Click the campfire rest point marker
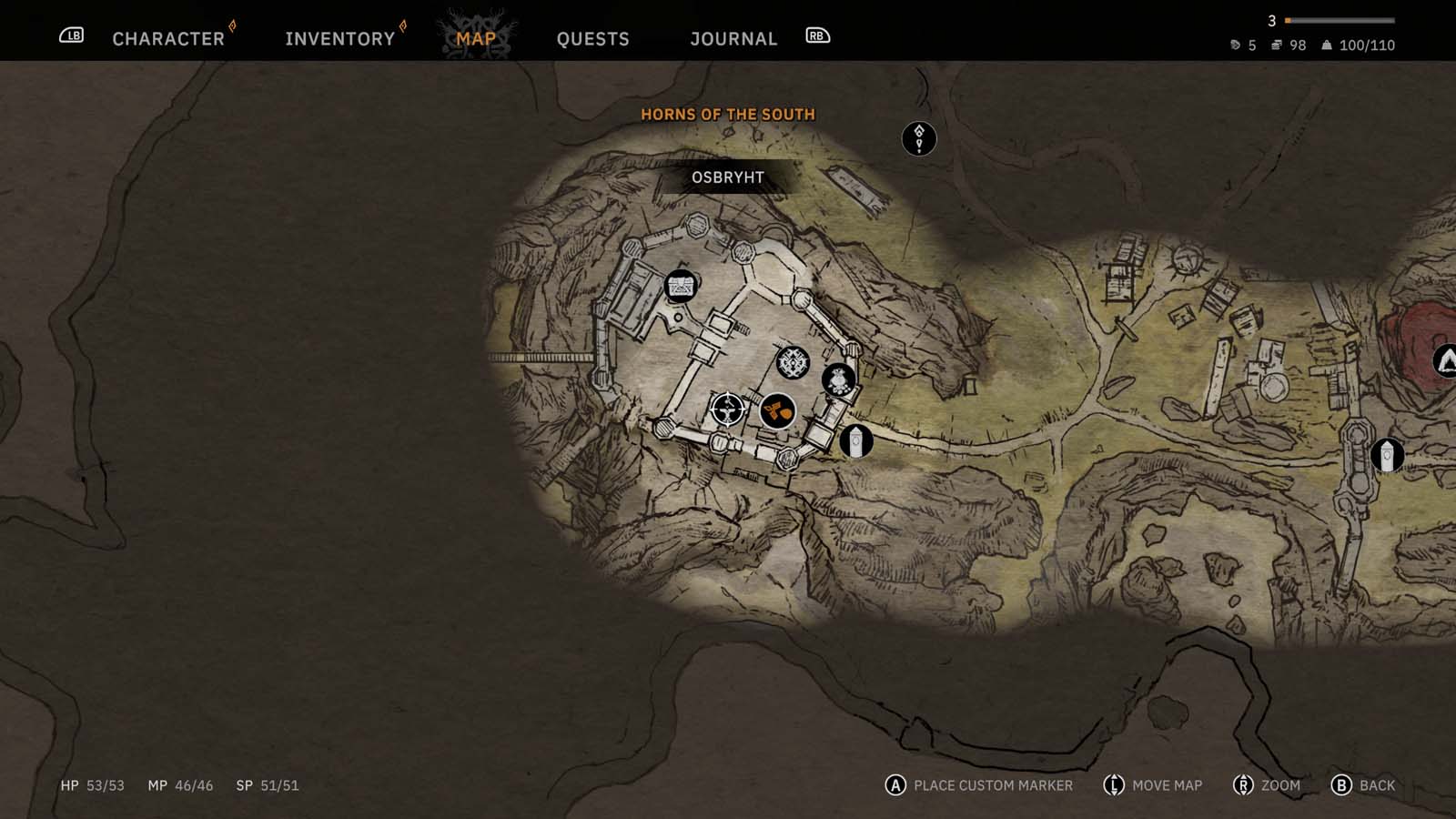The height and width of the screenshot is (819, 1456). point(838,379)
